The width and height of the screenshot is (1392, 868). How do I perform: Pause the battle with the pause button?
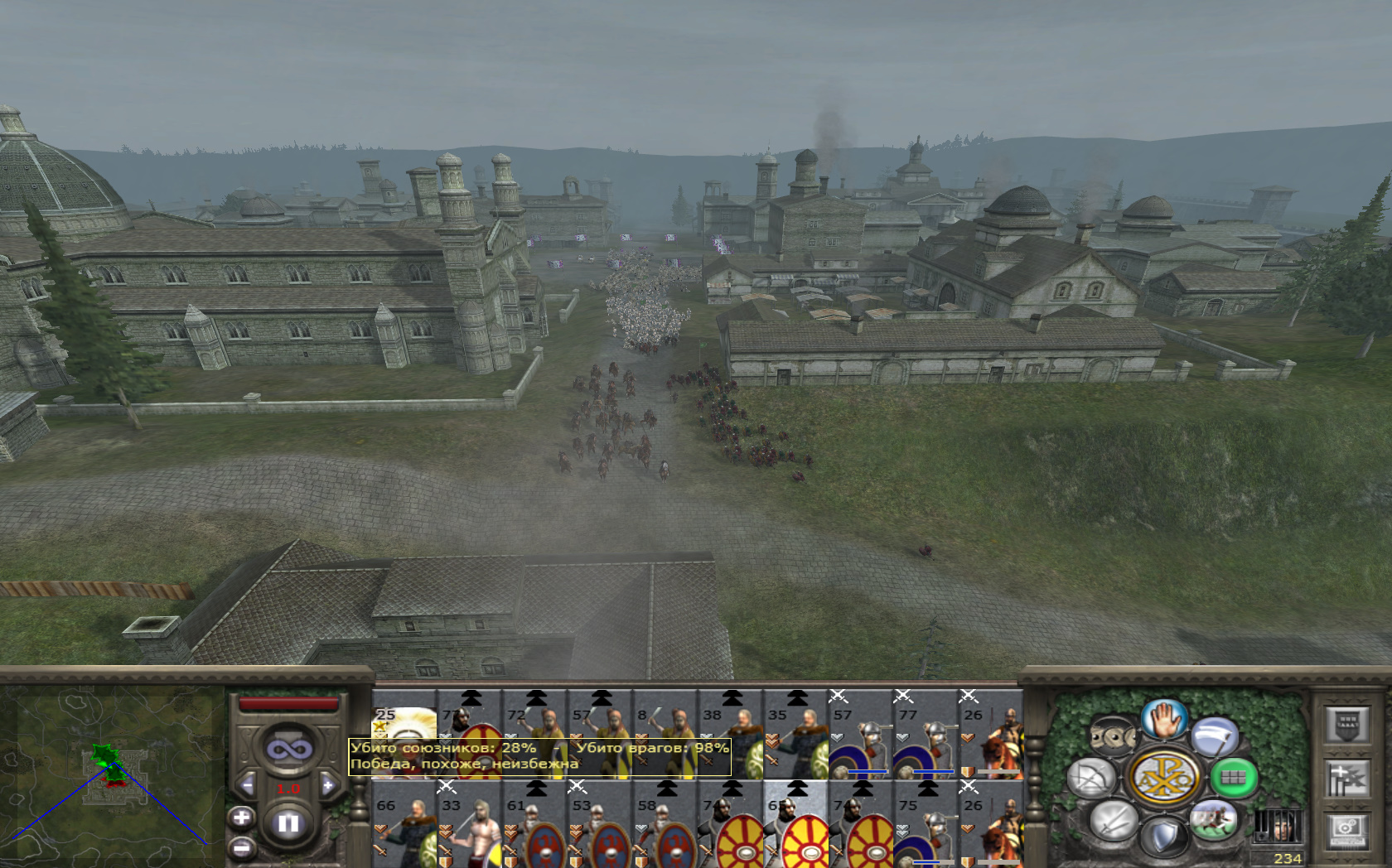click(288, 823)
